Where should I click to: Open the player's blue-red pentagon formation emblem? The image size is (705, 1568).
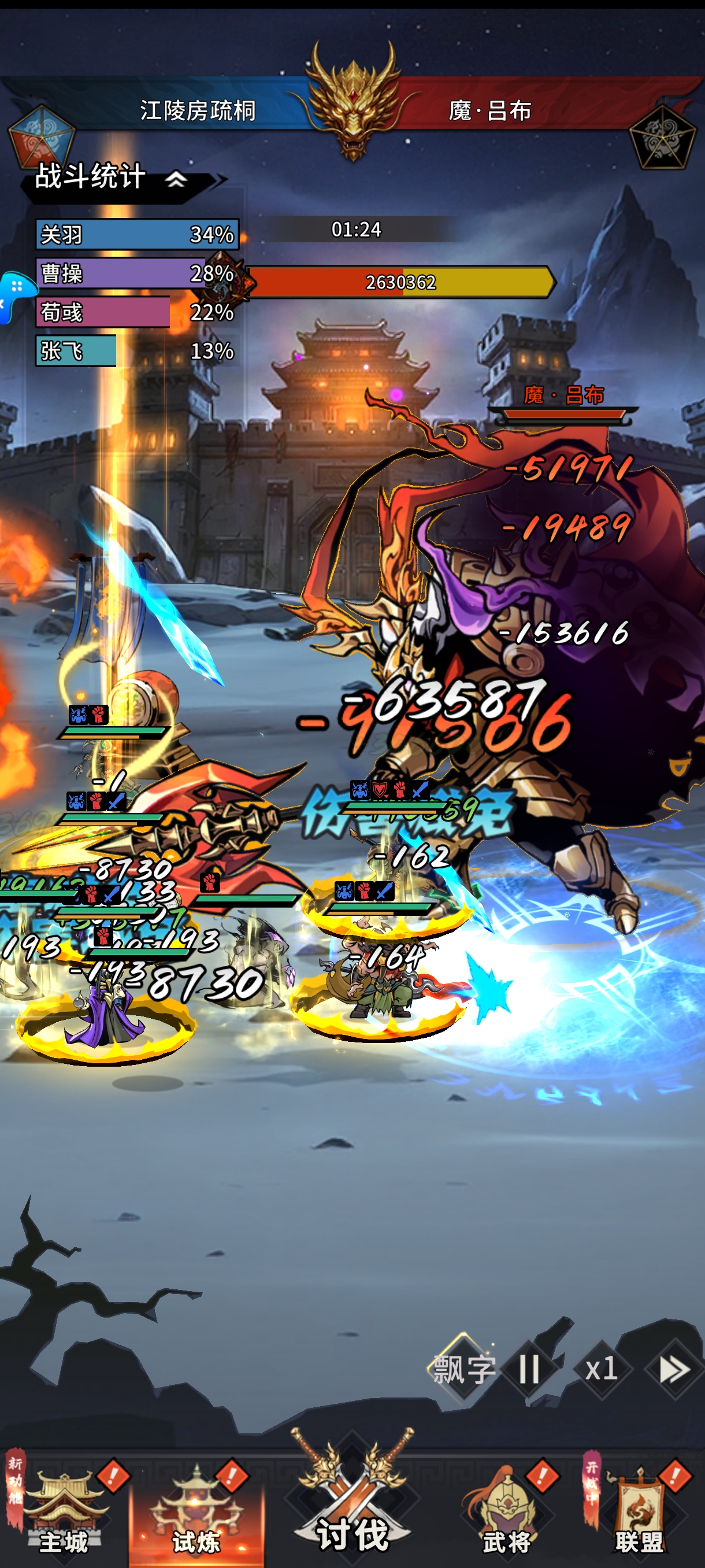pyautogui.click(x=40, y=137)
